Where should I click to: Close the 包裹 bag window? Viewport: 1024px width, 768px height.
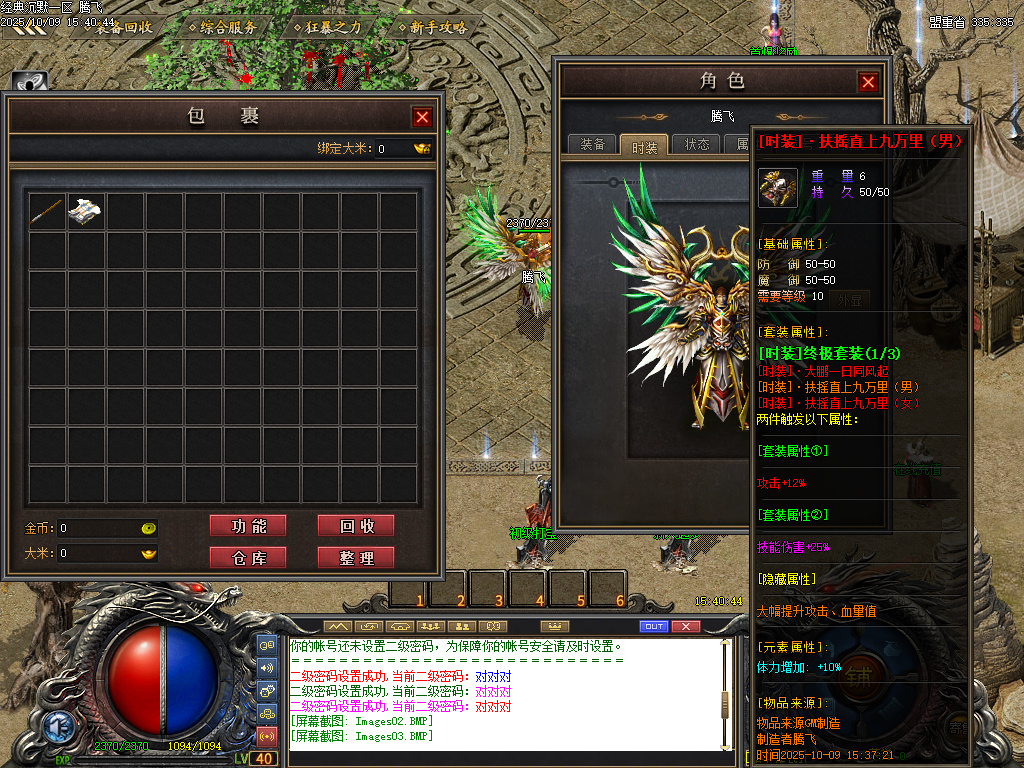pyautogui.click(x=422, y=117)
